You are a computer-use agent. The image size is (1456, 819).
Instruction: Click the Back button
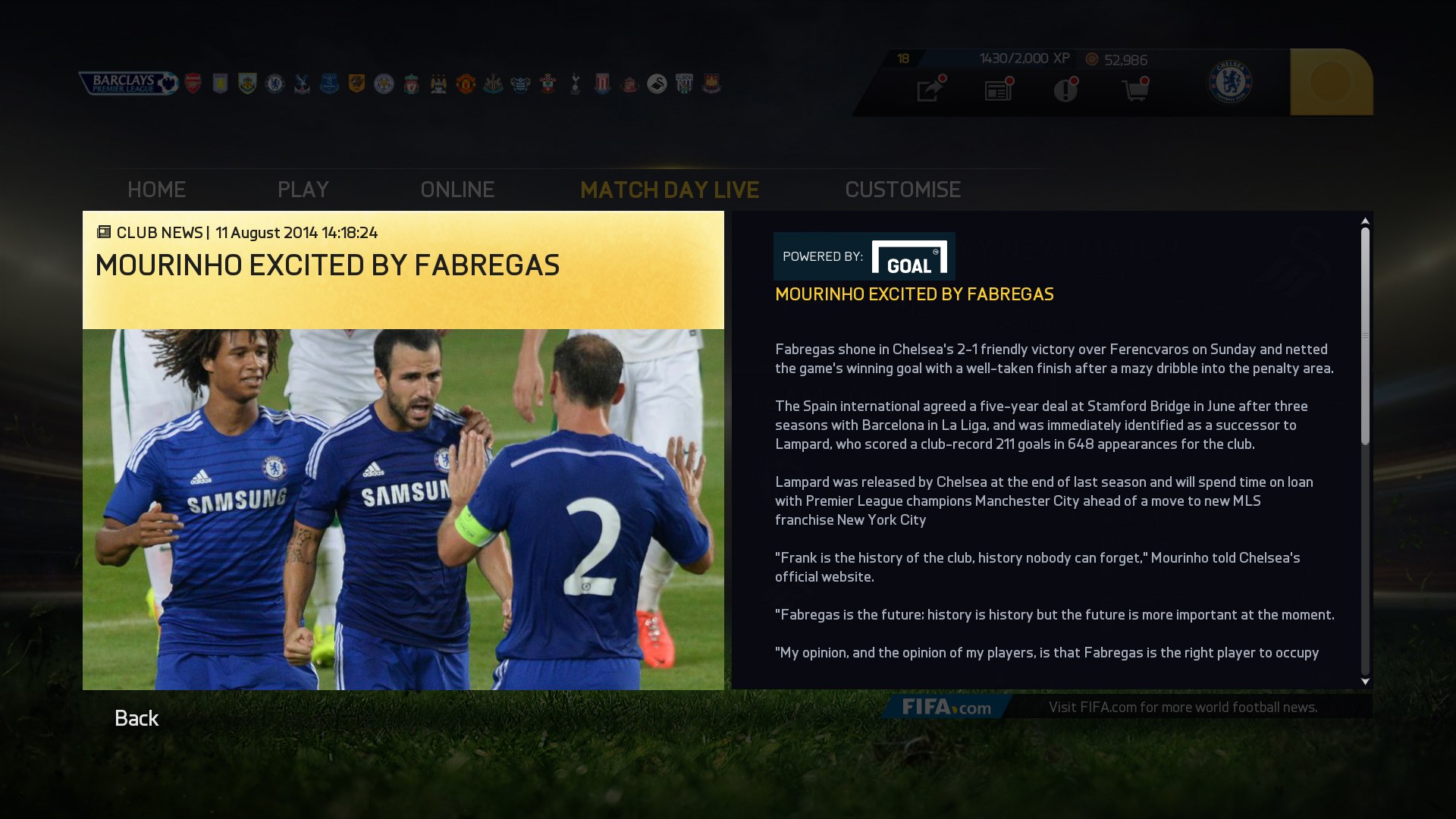coord(136,717)
